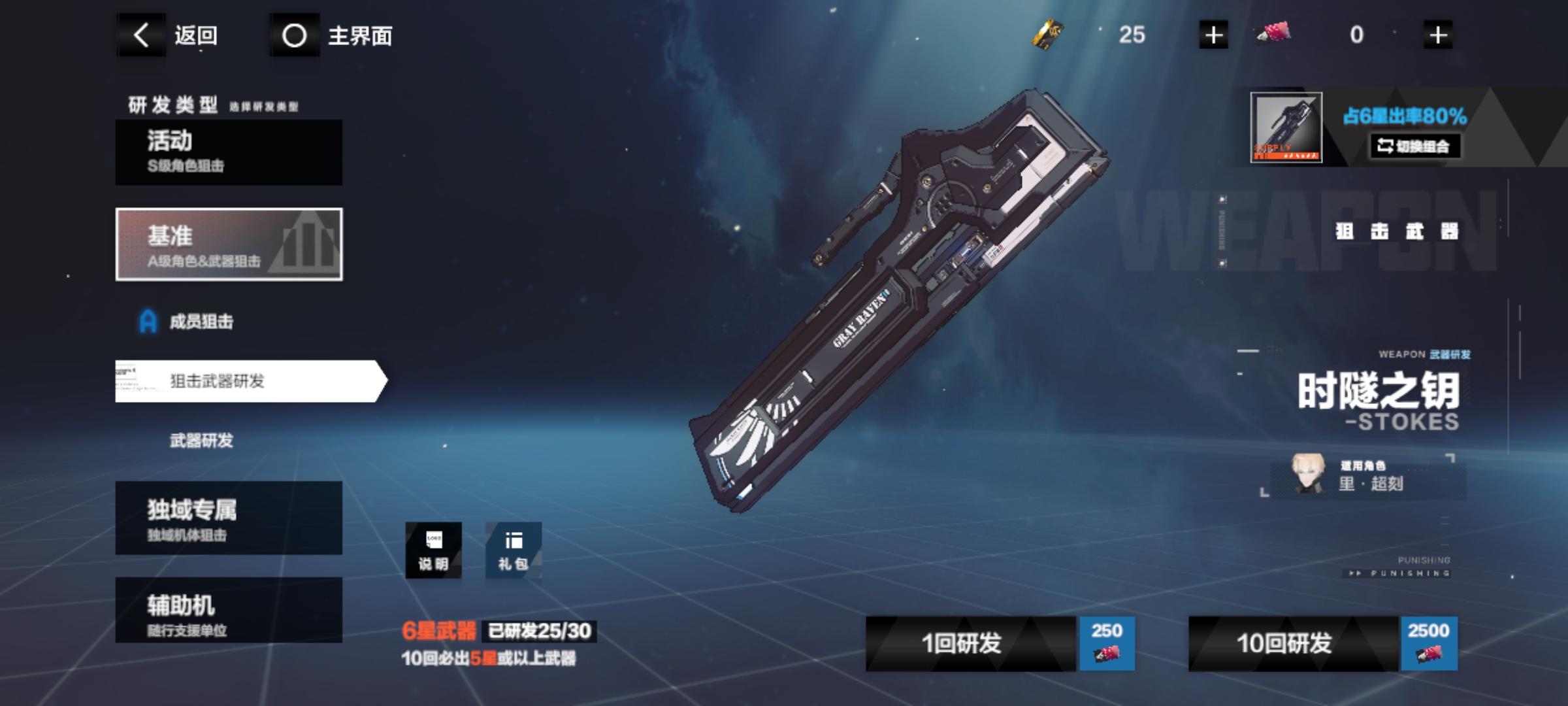Add more gold research tickets
This screenshot has width=1568, height=706.
(1213, 35)
